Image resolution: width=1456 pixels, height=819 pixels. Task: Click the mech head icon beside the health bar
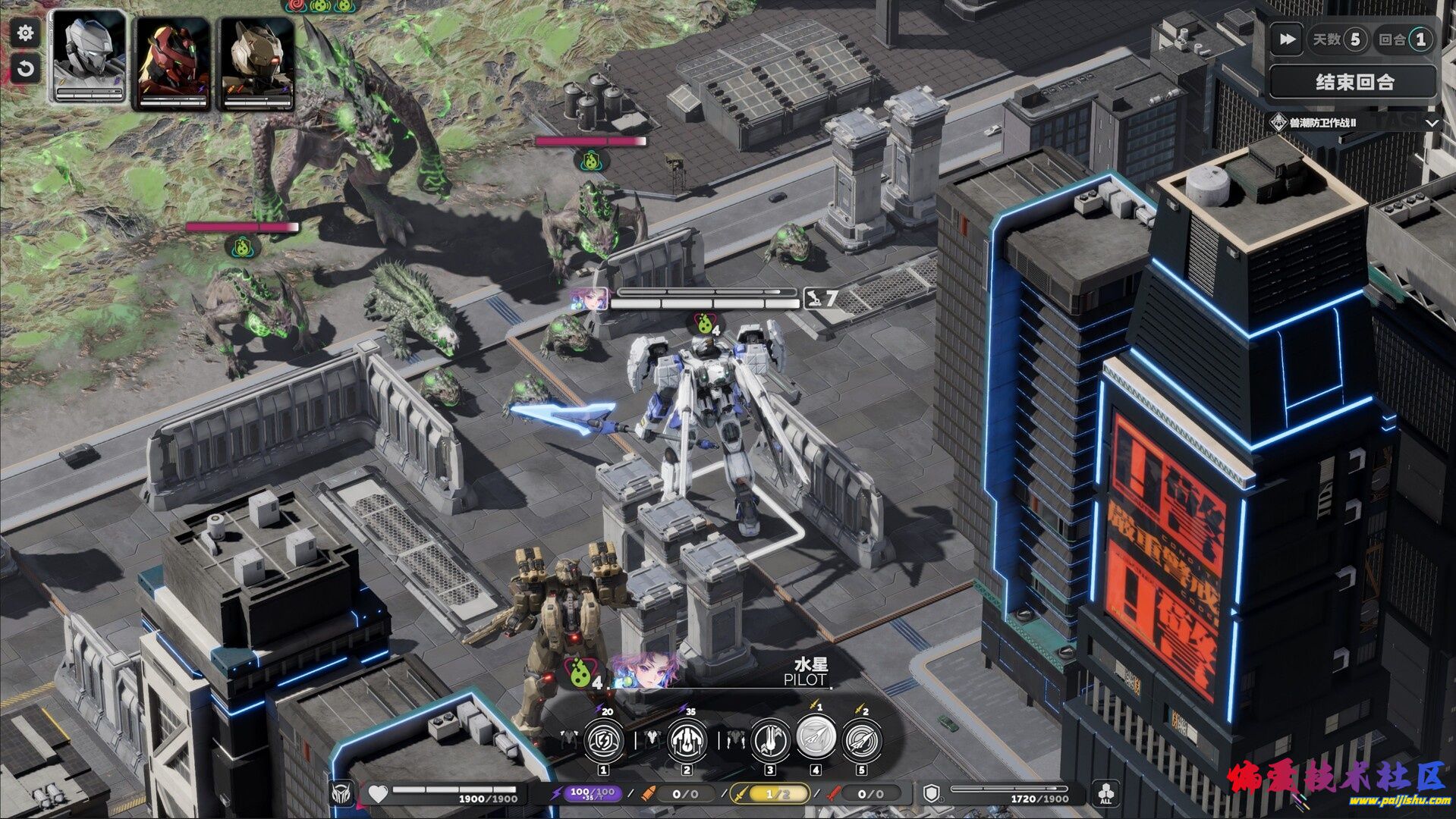342,794
